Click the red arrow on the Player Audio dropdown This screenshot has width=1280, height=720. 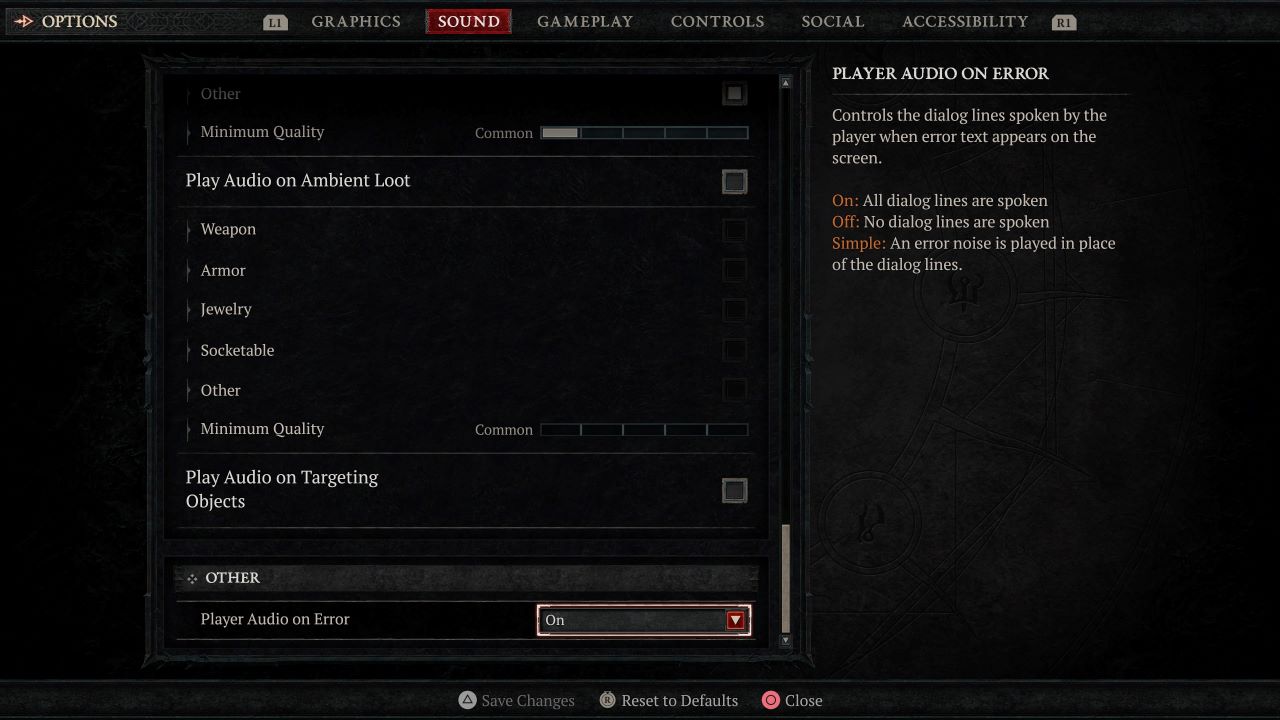point(737,620)
